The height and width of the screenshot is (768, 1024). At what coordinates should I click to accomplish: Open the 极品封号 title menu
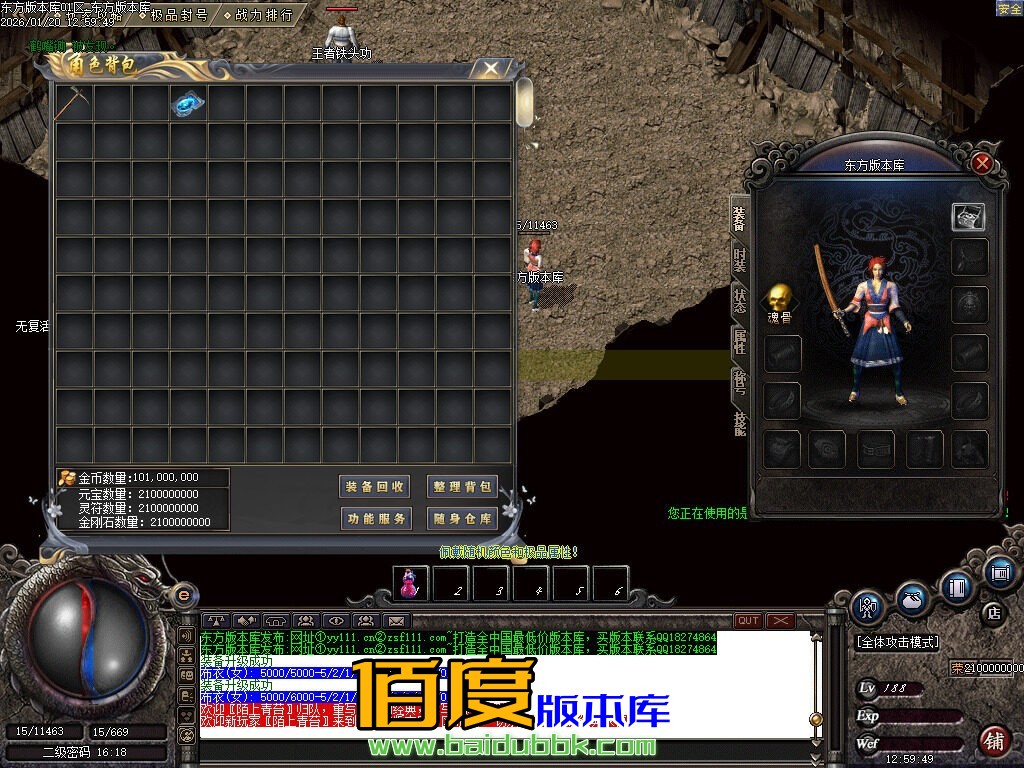(179, 15)
